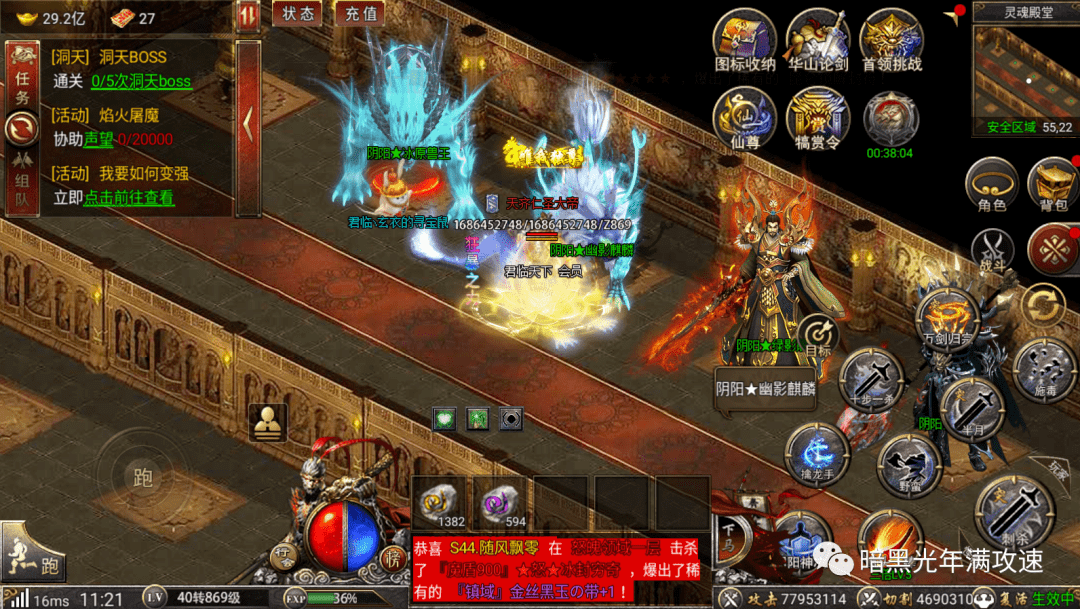Open the 图标收纳 icon drawer
Screen dimensions: 1080x609
coord(745,41)
